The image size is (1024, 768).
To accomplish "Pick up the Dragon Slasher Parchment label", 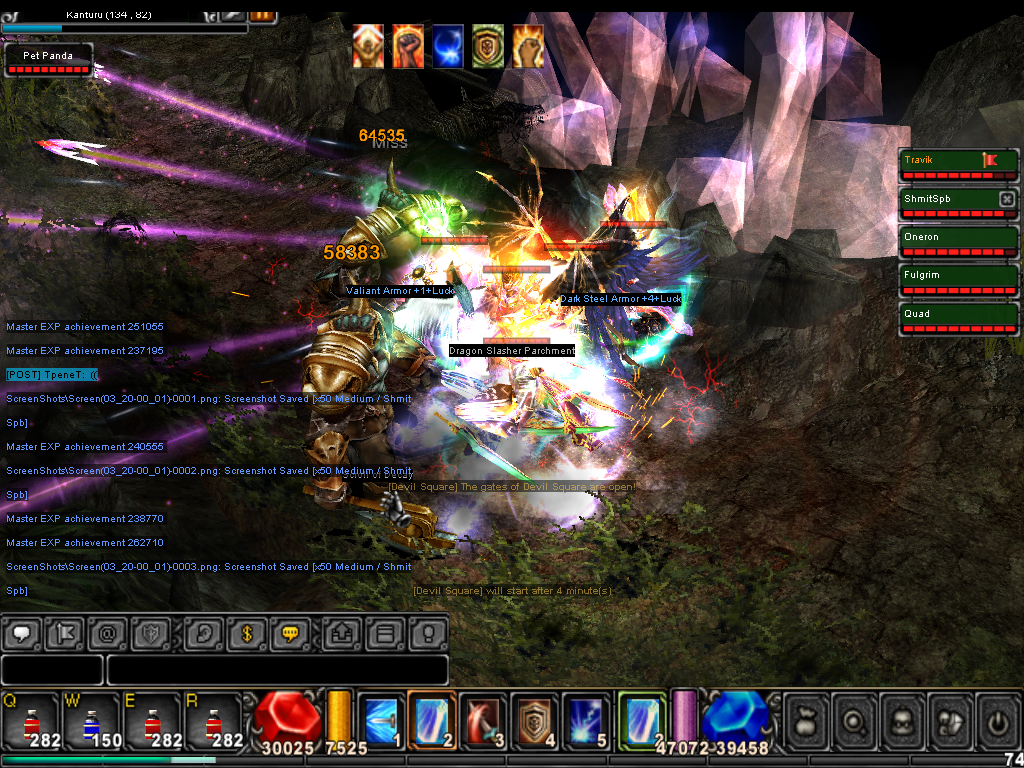I will (512, 351).
